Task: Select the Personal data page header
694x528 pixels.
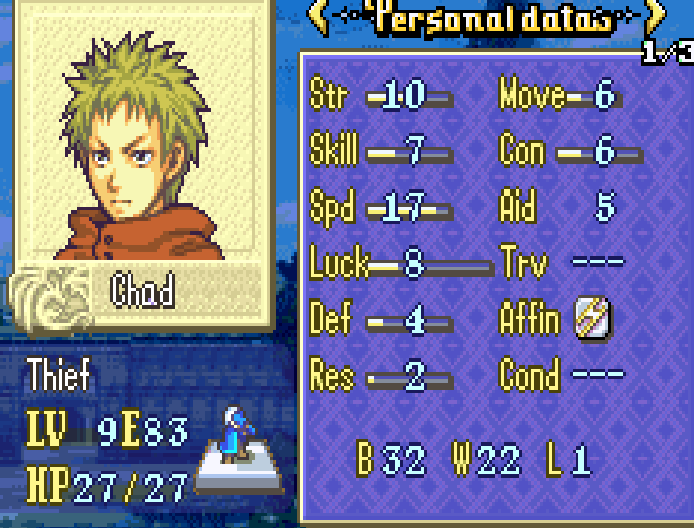Action: tap(487, 18)
